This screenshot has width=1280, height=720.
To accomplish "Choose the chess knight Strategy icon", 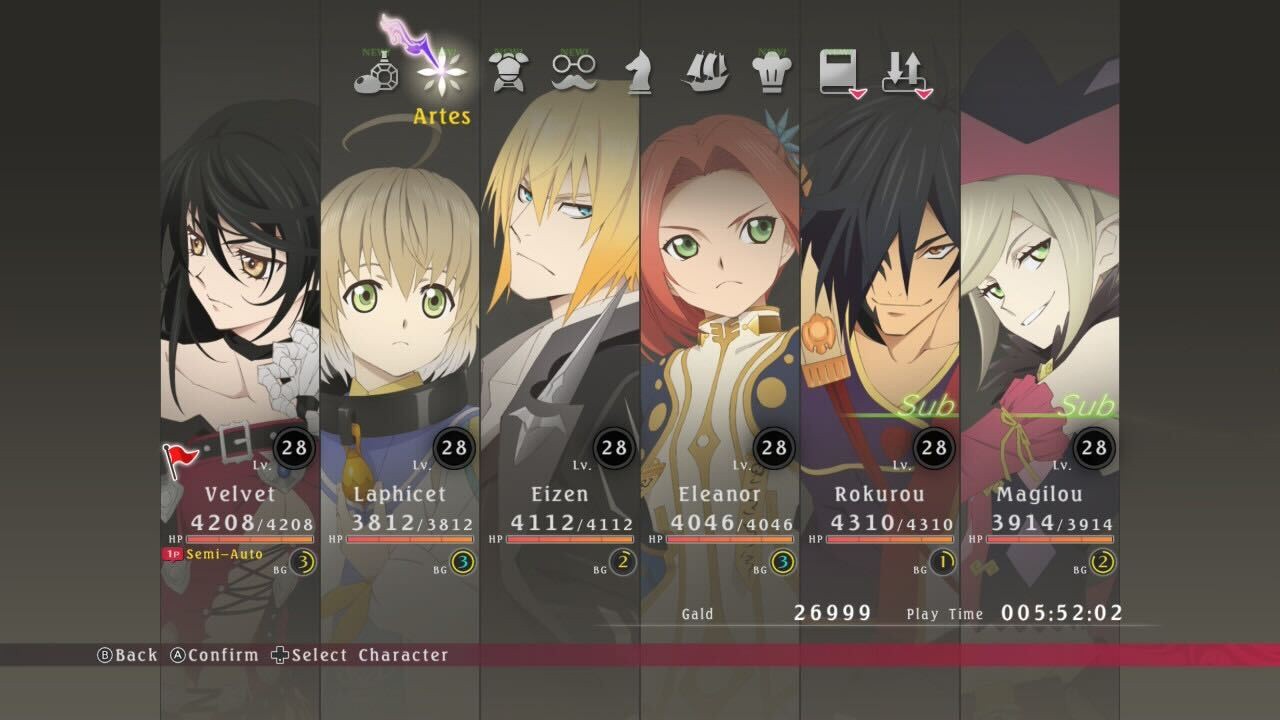I will (638, 72).
